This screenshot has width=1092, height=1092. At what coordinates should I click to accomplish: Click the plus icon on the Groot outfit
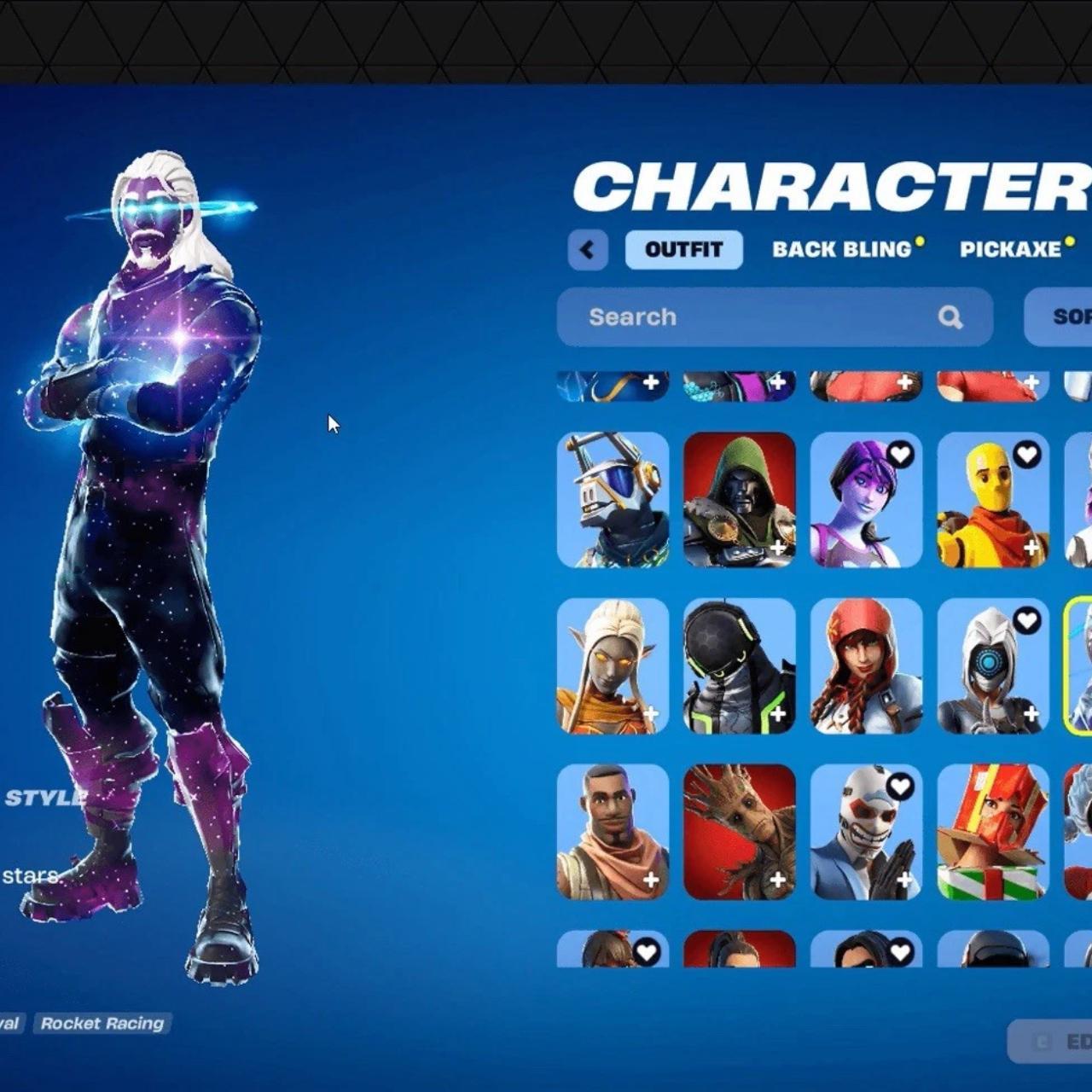(779, 880)
